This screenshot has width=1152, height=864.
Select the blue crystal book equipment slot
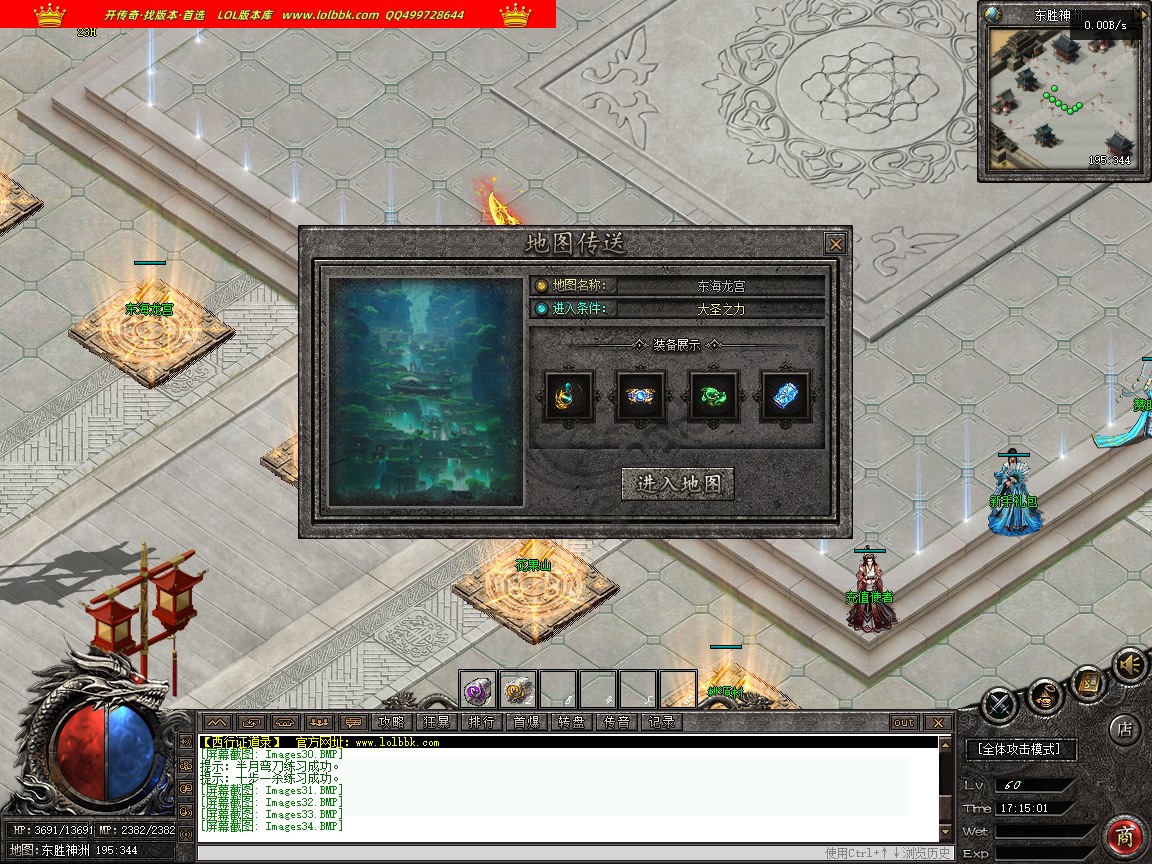[786, 396]
